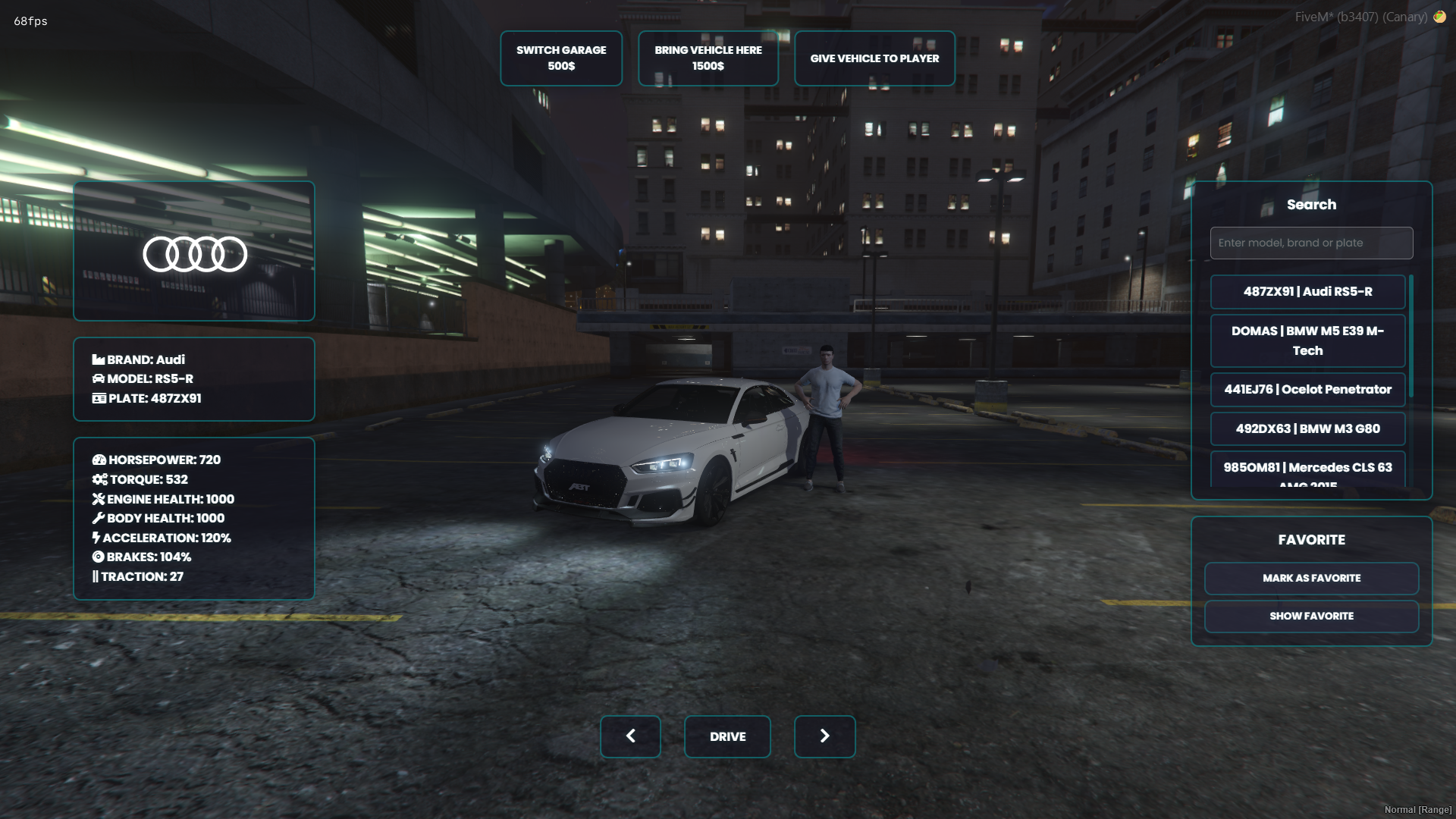Click the vehicle list scrollbar
This screenshot has width=1456, height=819.
coord(1410,337)
